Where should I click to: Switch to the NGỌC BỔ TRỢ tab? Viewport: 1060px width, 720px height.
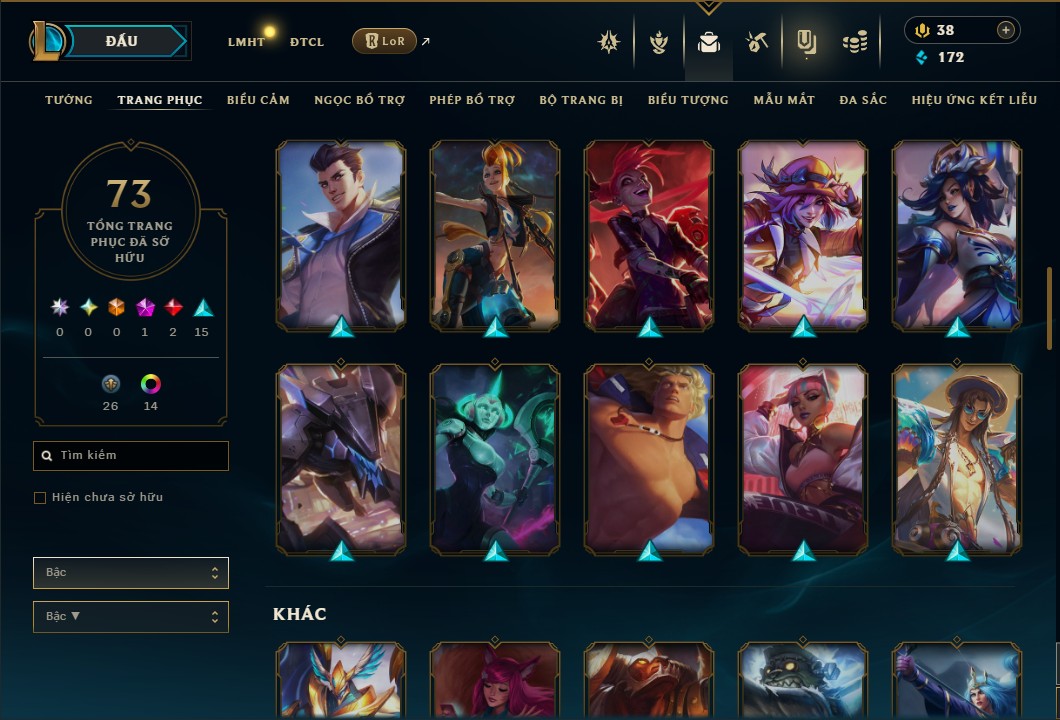click(359, 100)
